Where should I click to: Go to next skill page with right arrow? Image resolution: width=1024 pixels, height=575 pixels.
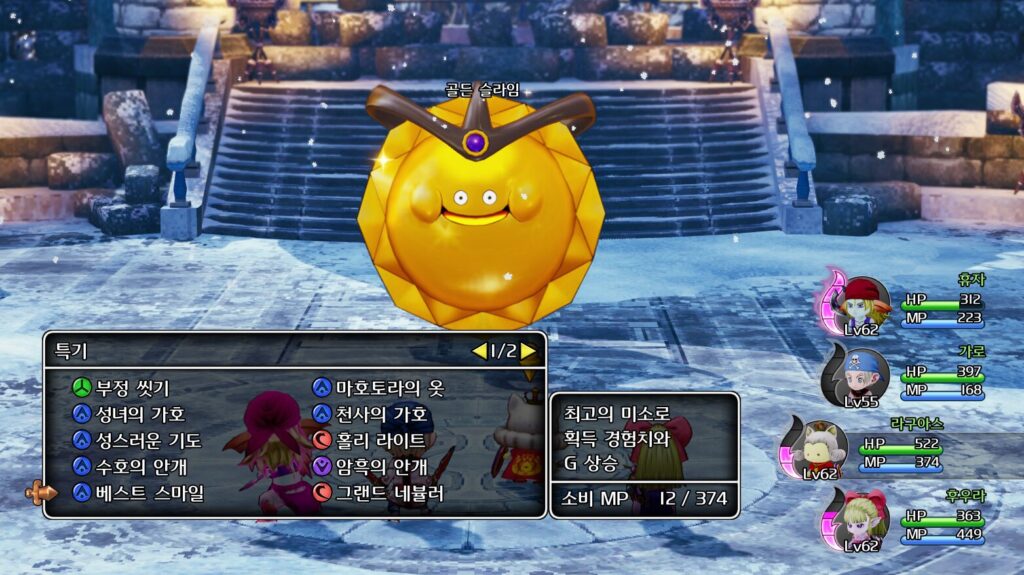pyautogui.click(x=529, y=351)
